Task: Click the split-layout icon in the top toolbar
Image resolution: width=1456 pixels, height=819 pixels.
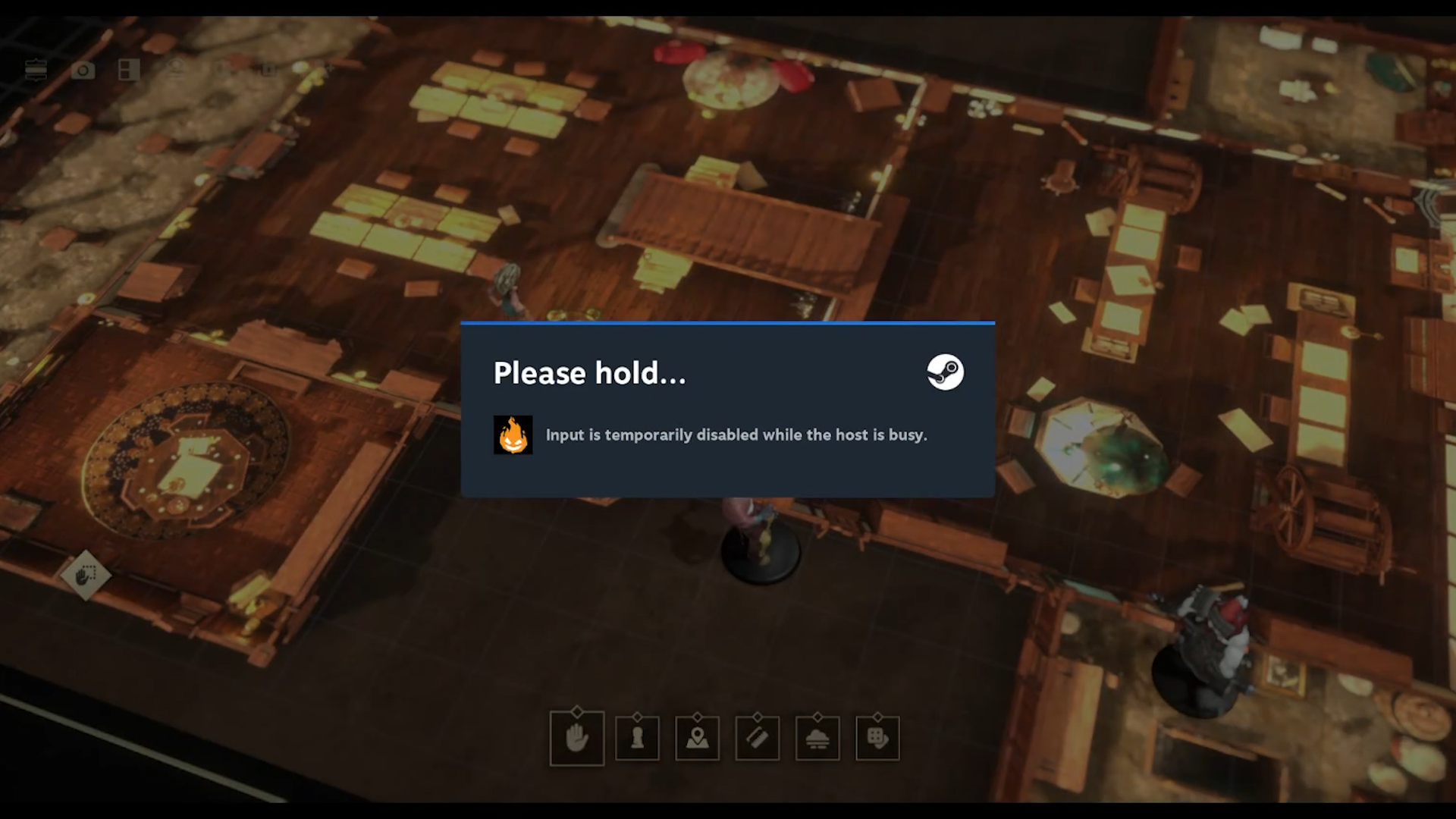Action: 130,70
